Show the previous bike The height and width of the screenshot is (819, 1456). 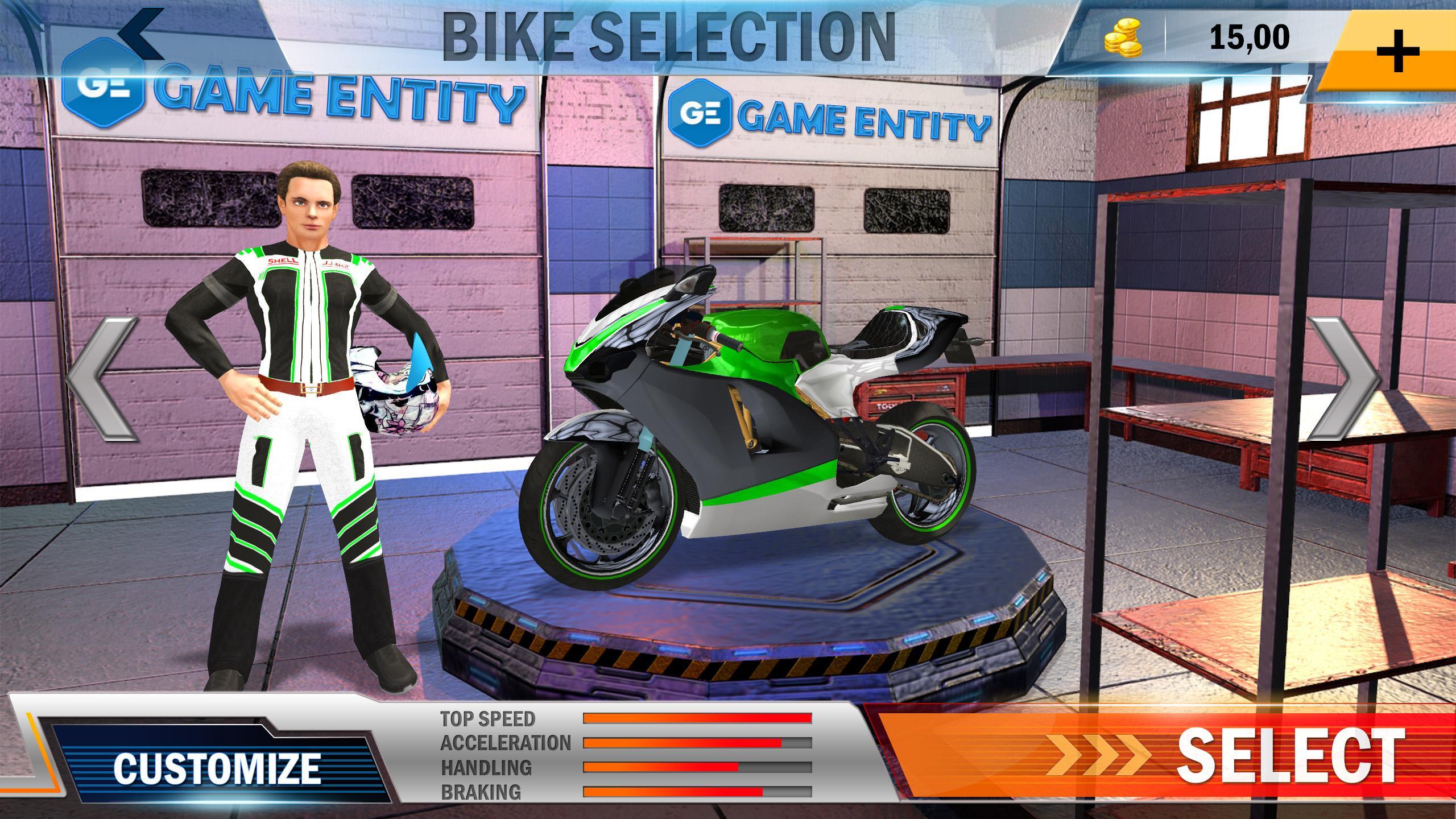[x=102, y=378]
